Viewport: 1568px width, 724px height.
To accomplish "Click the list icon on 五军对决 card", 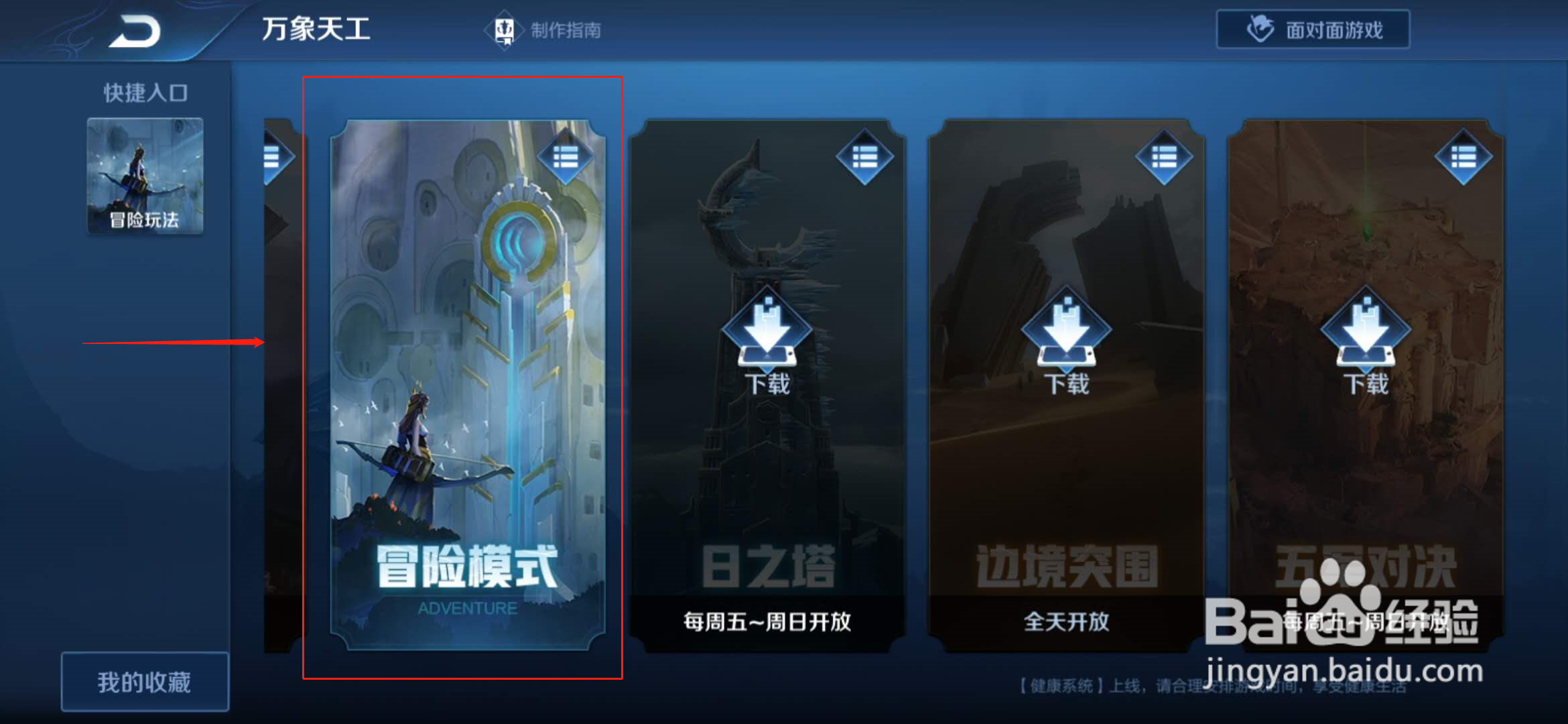I will tap(1463, 156).
